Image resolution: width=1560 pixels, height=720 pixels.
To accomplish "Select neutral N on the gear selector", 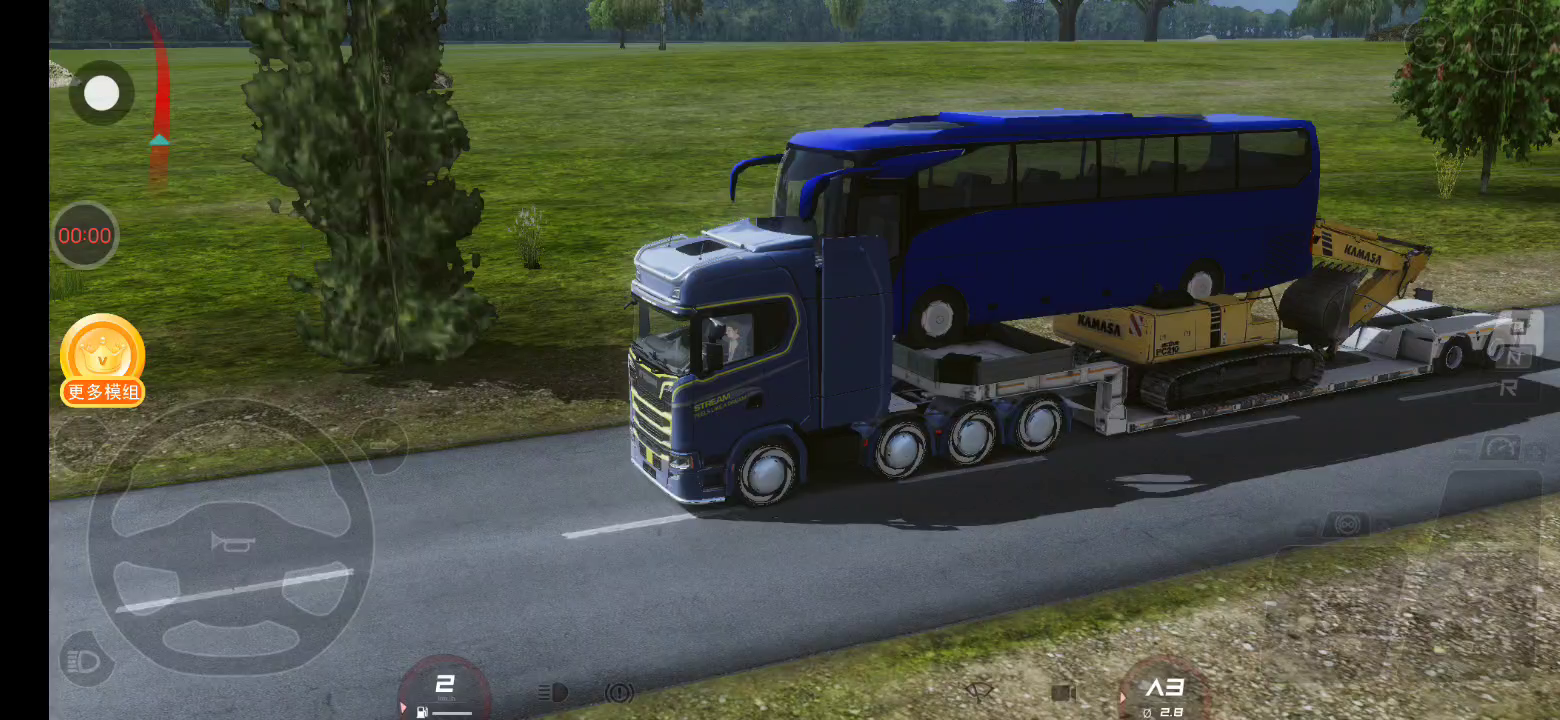I will 1517,355.
